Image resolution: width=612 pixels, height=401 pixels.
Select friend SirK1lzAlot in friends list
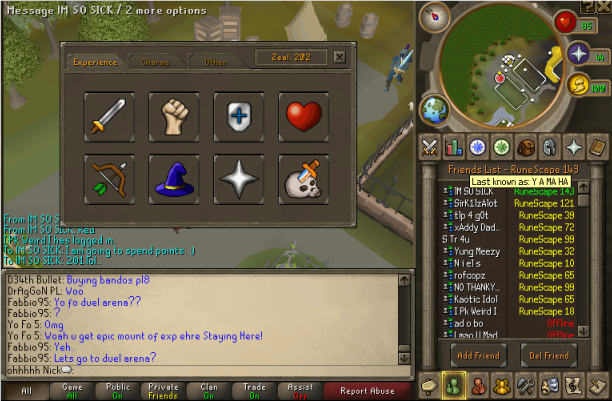[x=478, y=203]
